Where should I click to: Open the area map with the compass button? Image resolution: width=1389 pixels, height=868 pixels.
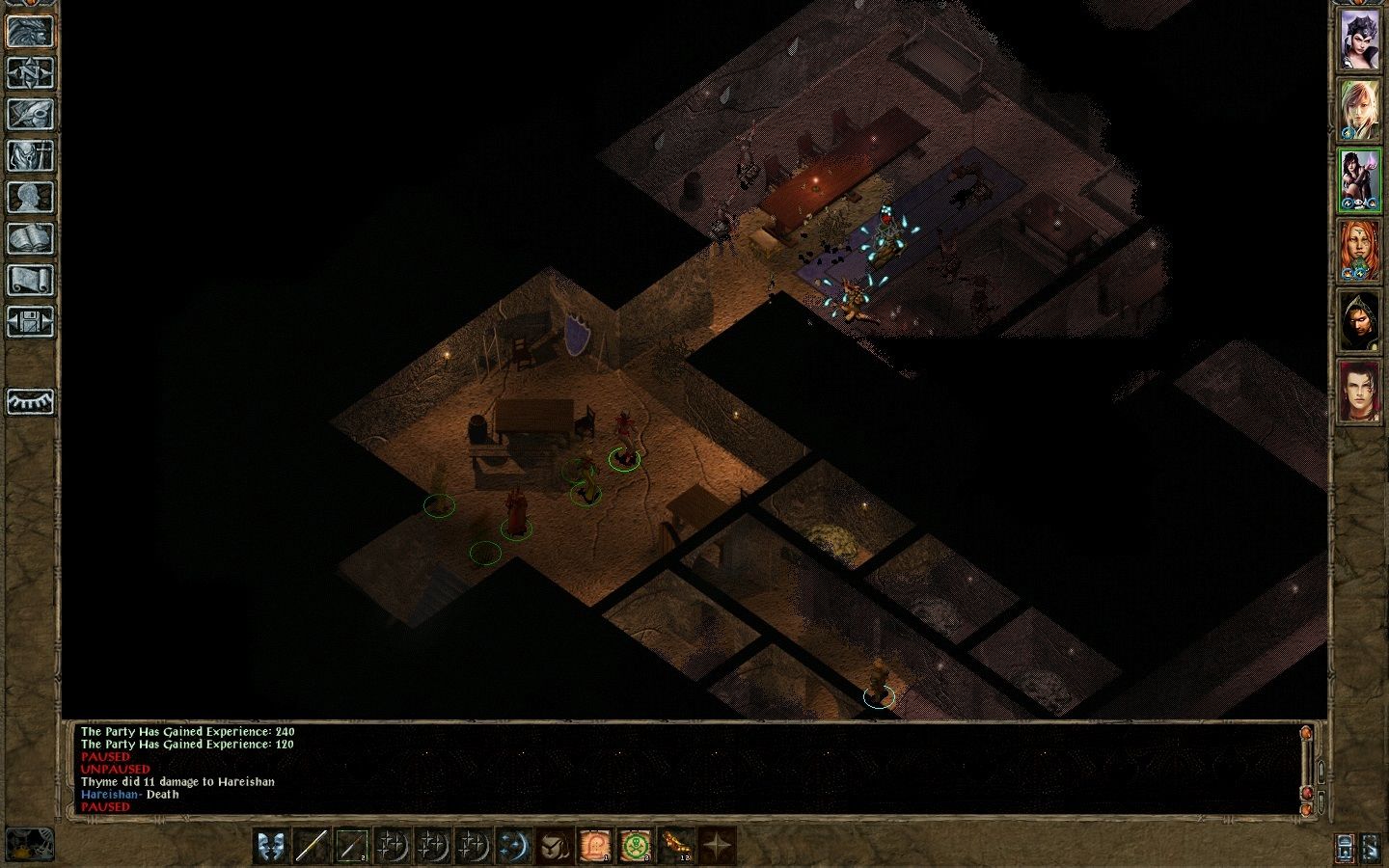pyautogui.click(x=30, y=72)
